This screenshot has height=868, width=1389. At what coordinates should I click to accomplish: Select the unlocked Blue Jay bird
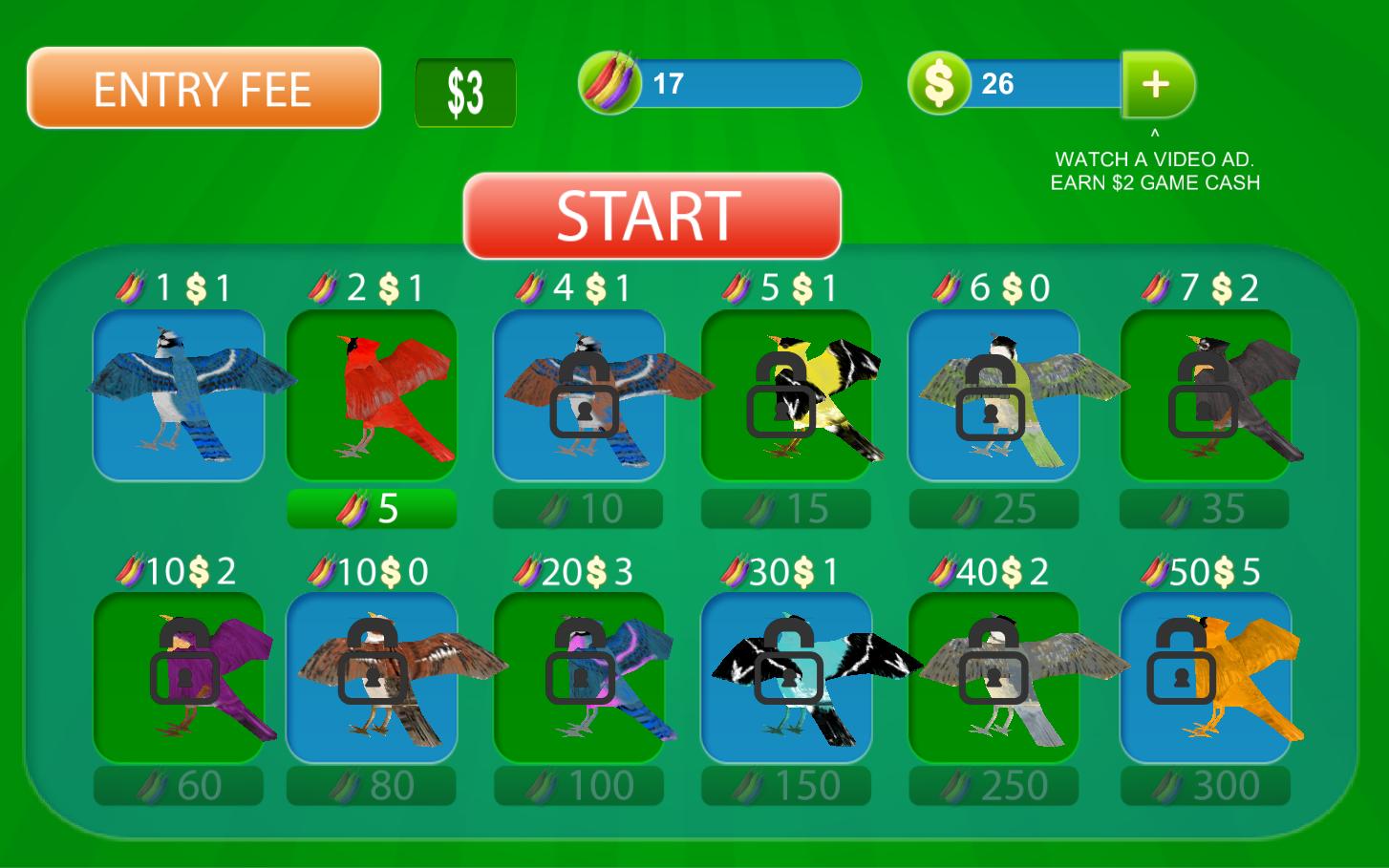(x=179, y=394)
